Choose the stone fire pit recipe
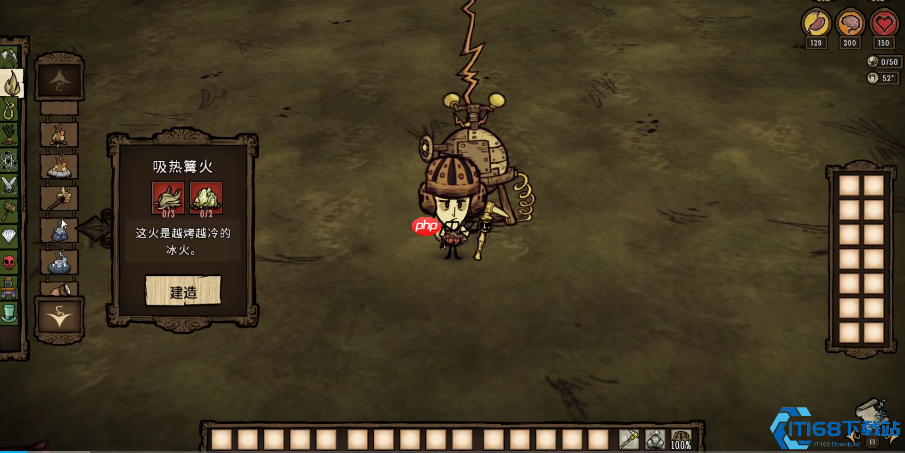The width and height of the screenshot is (905, 453). coord(59,166)
